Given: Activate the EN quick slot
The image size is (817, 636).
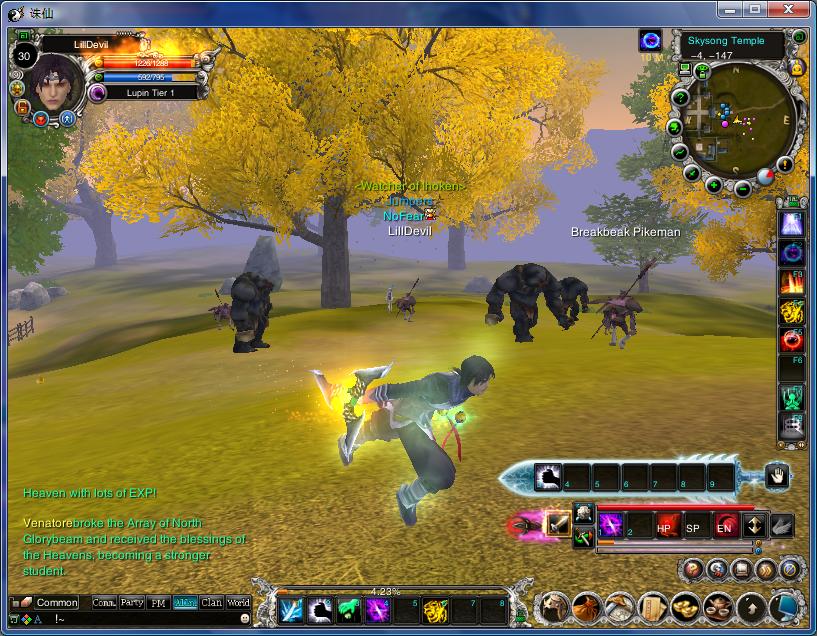Looking at the screenshot, I should click(x=724, y=526).
